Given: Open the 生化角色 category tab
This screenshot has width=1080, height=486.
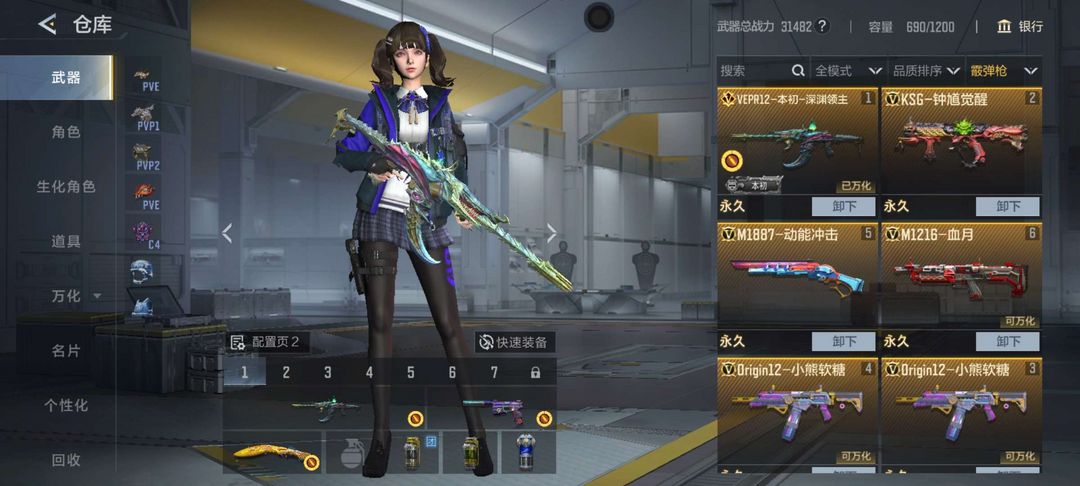Looking at the screenshot, I should (x=66, y=187).
